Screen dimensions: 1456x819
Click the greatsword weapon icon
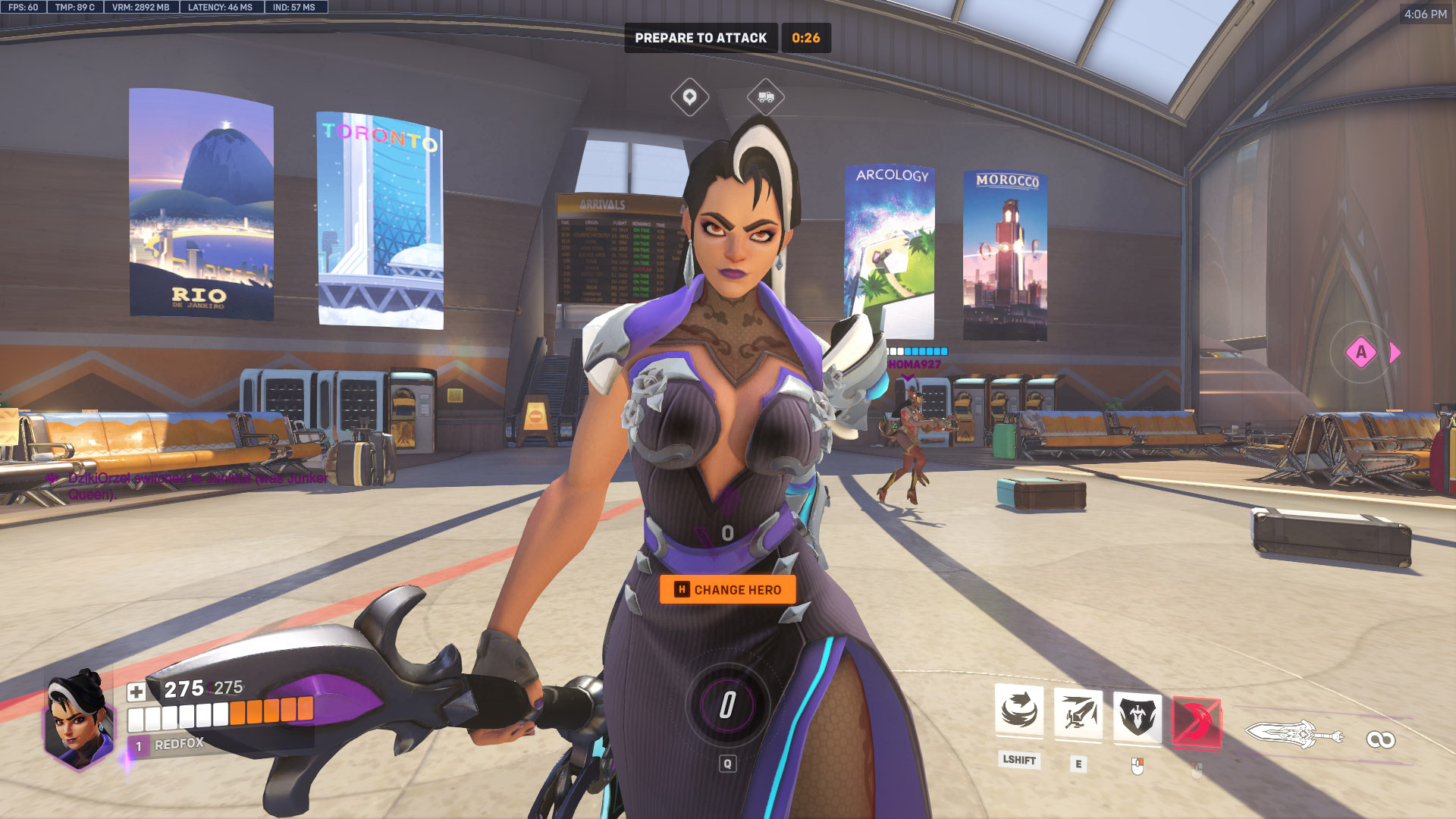coord(1294,734)
